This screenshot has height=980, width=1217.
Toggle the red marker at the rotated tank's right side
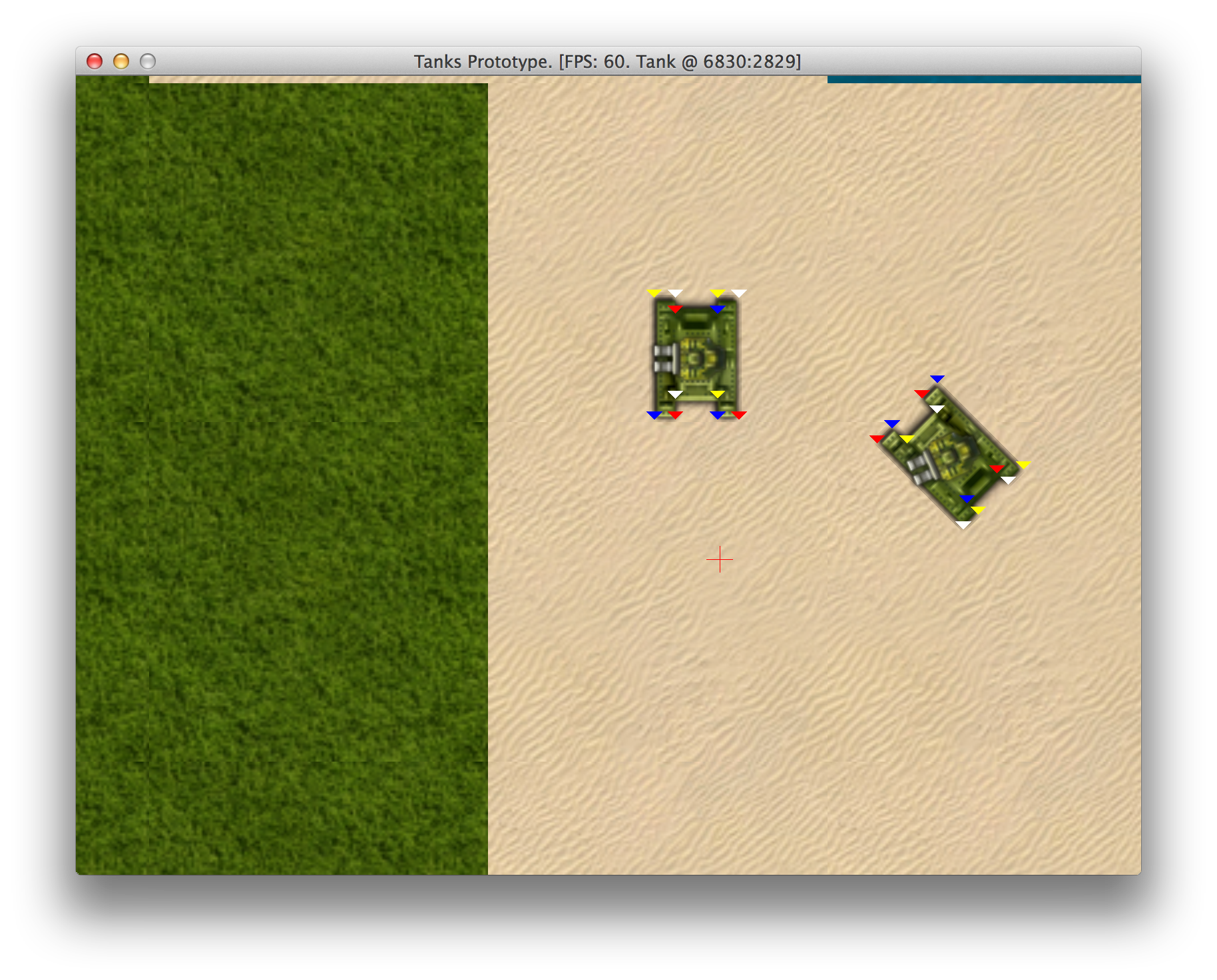pyautogui.click(x=997, y=469)
